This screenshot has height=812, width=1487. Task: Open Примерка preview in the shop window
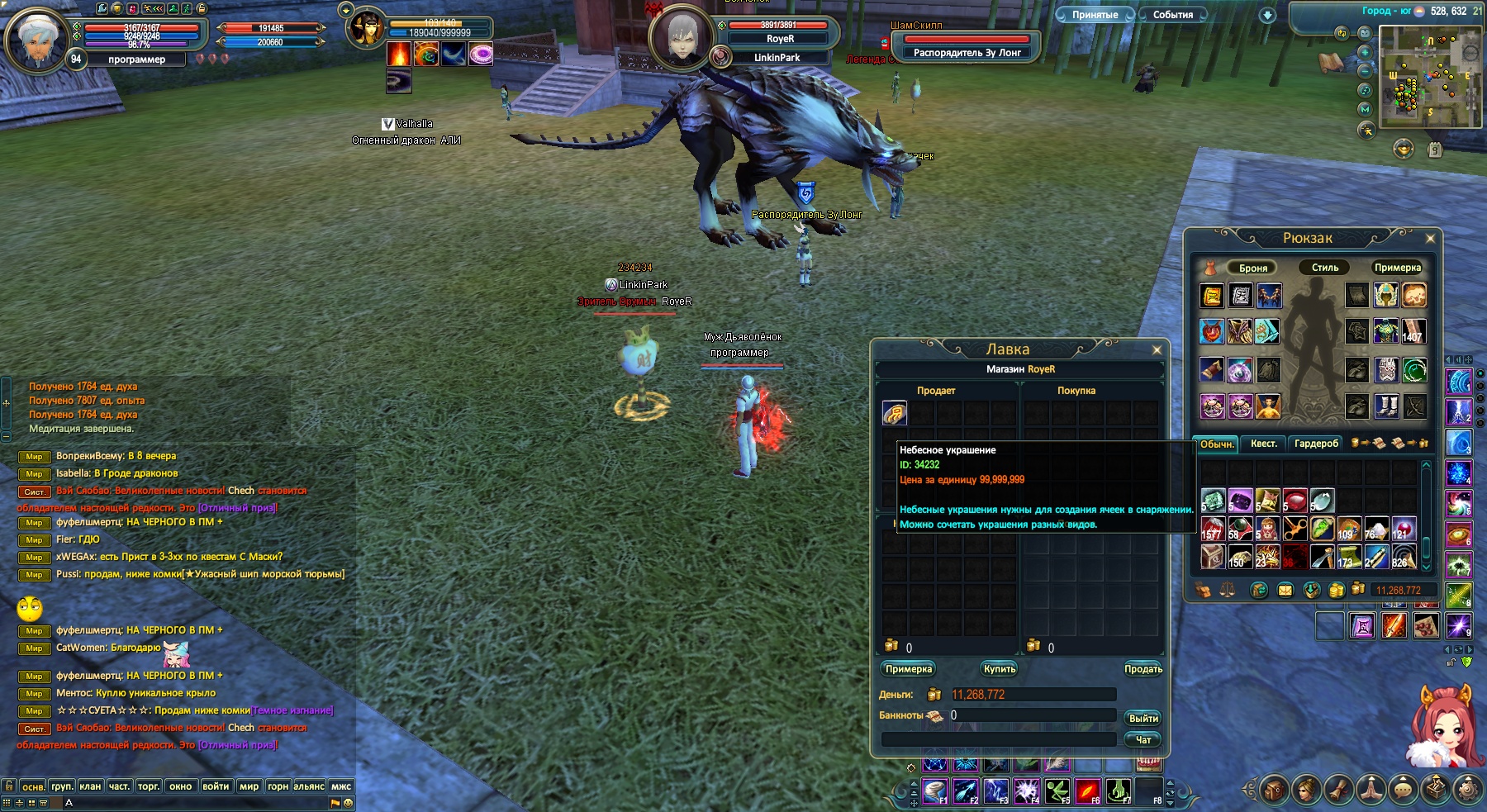[x=908, y=669]
